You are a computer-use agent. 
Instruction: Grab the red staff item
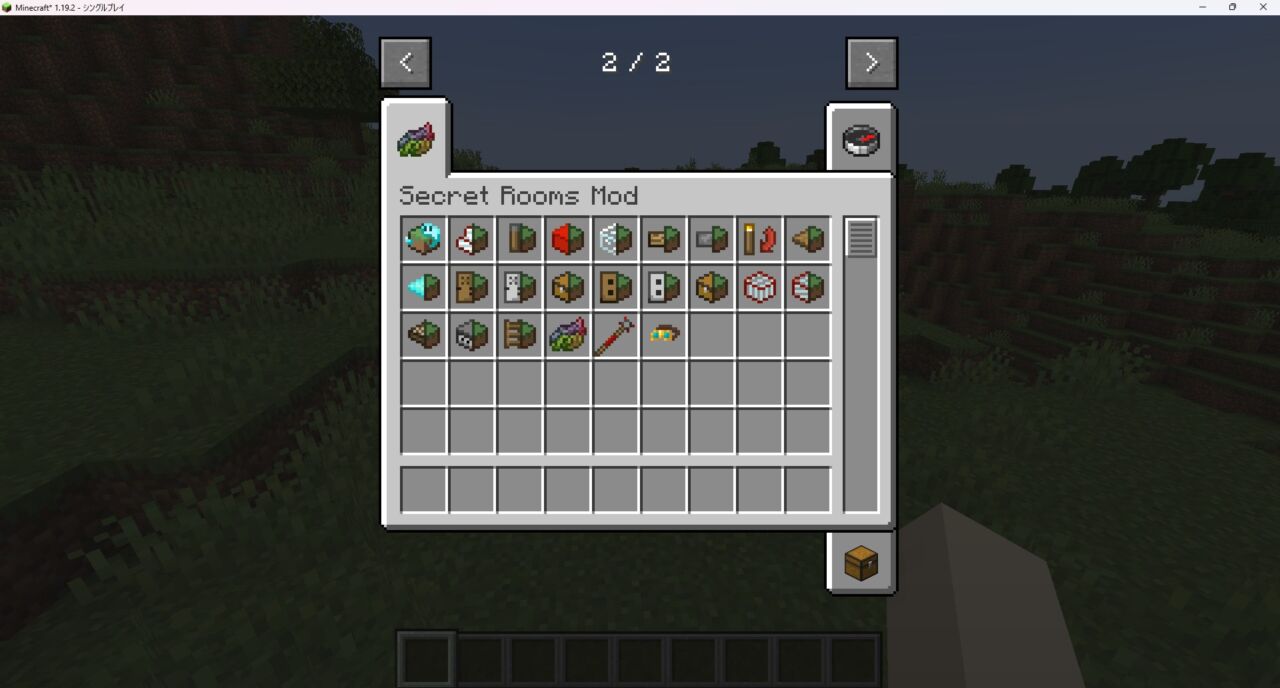(615, 336)
